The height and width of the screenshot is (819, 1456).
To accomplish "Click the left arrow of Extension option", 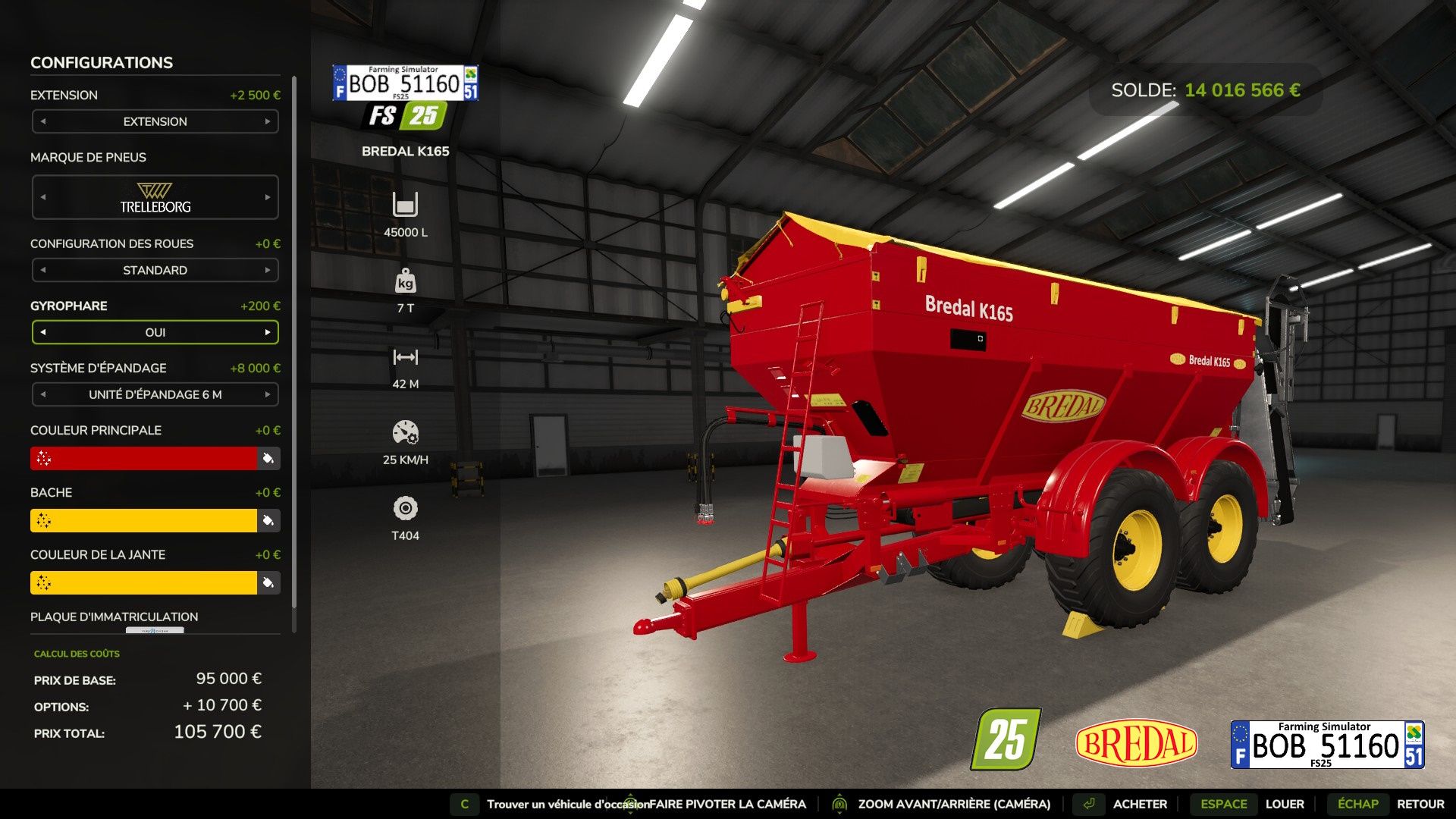I will pyautogui.click(x=43, y=121).
